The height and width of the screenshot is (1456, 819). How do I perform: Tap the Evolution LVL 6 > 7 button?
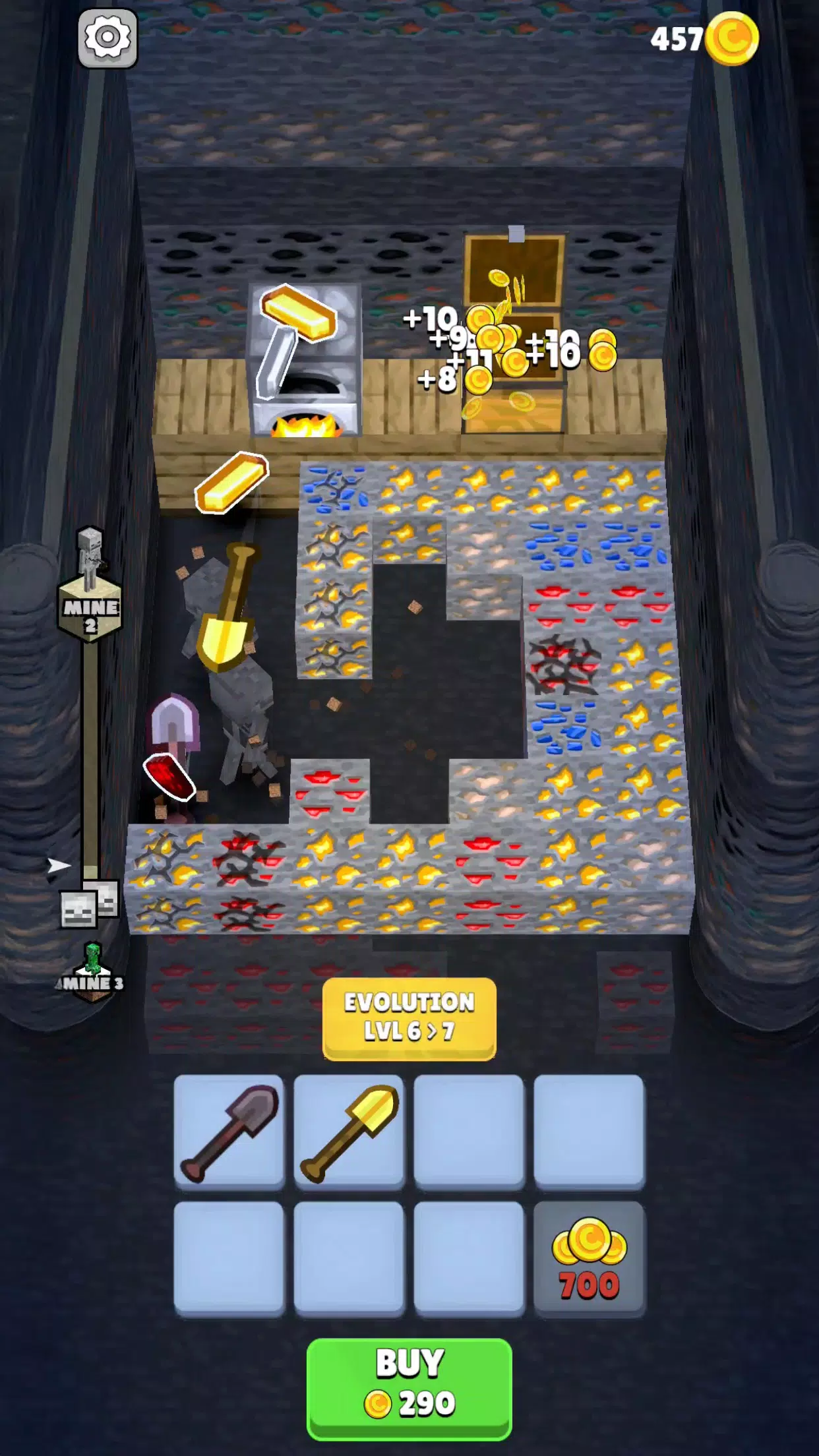click(x=409, y=1017)
